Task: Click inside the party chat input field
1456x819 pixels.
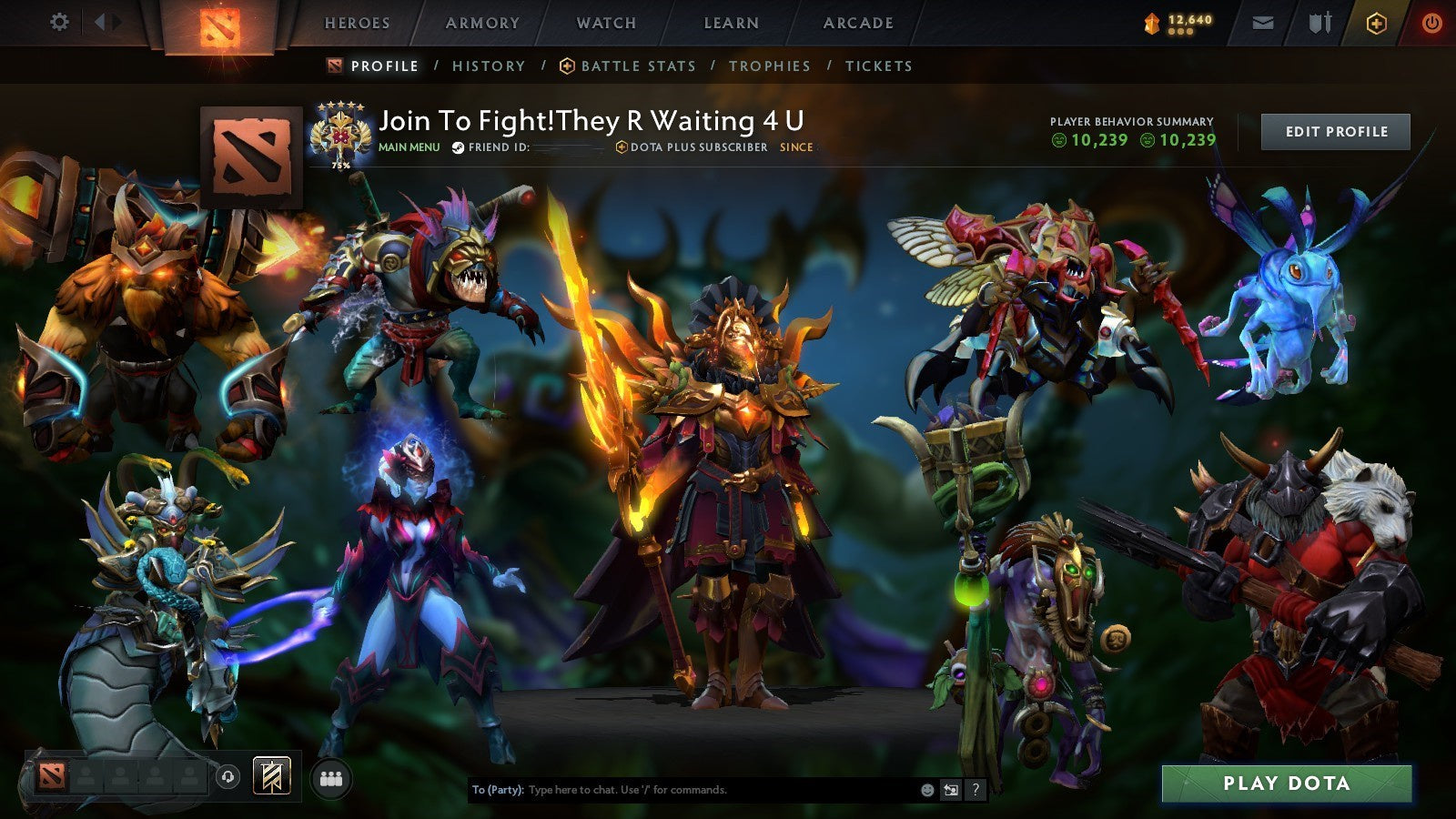Action: click(x=682, y=791)
